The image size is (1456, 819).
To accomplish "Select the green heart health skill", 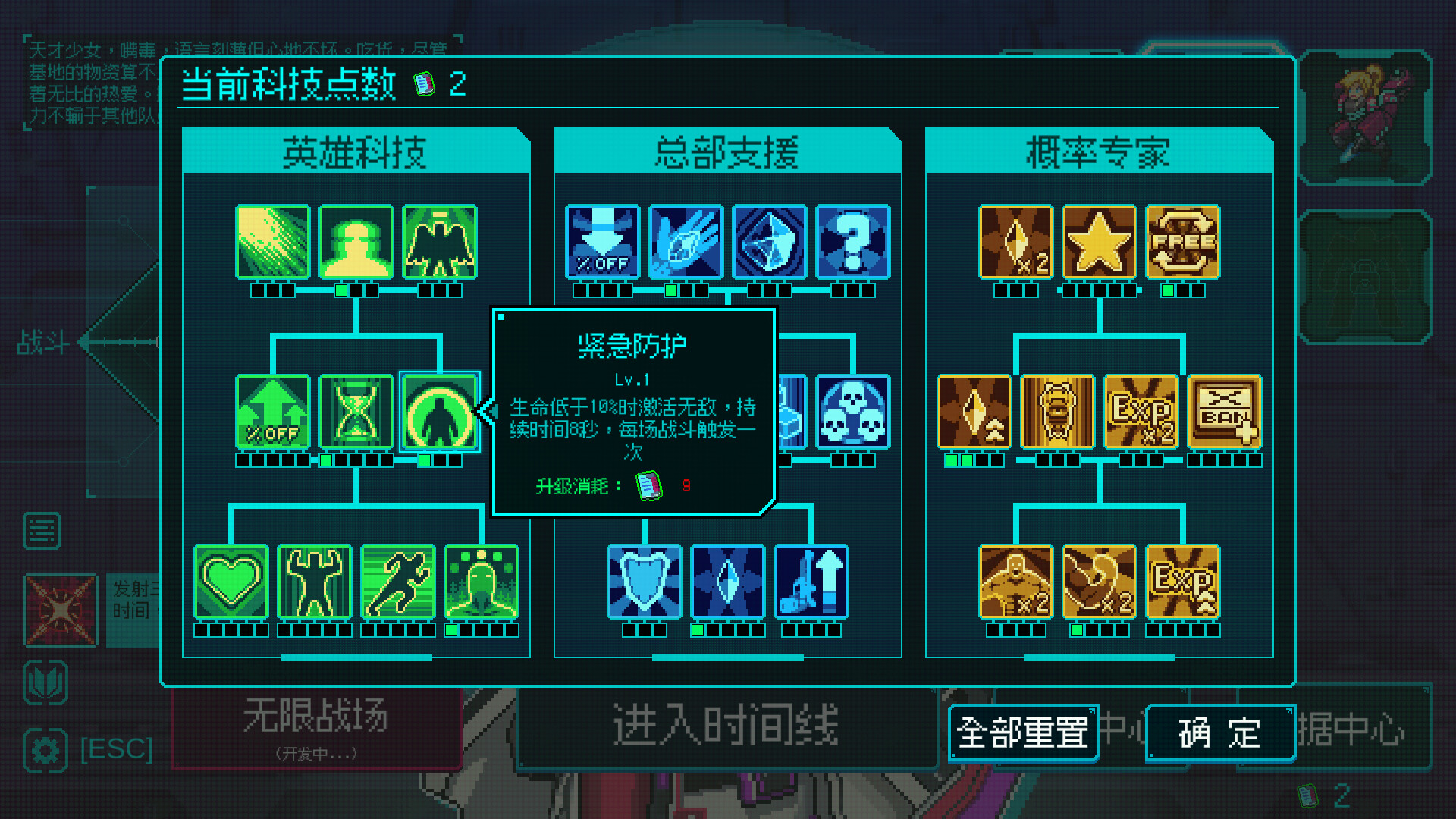I will [231, 582].
